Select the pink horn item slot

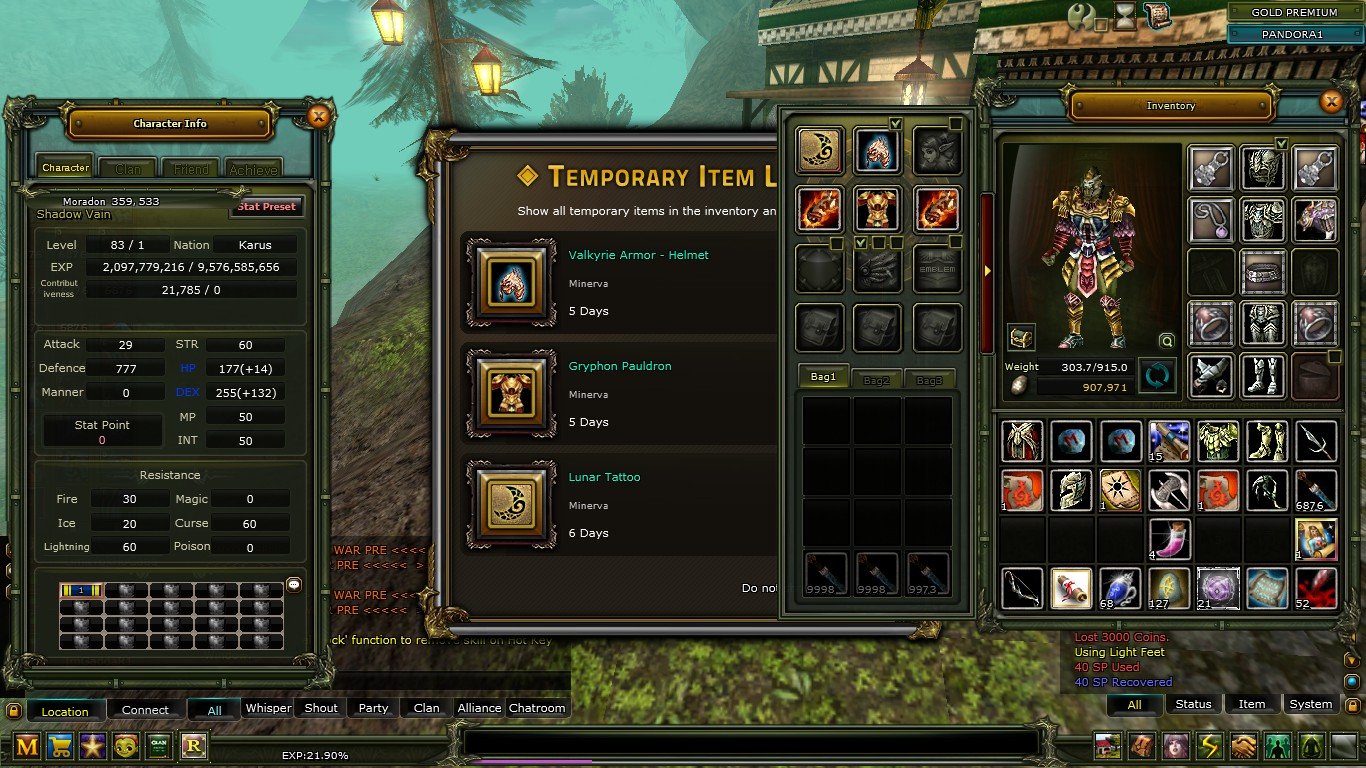coord(1169,539)
